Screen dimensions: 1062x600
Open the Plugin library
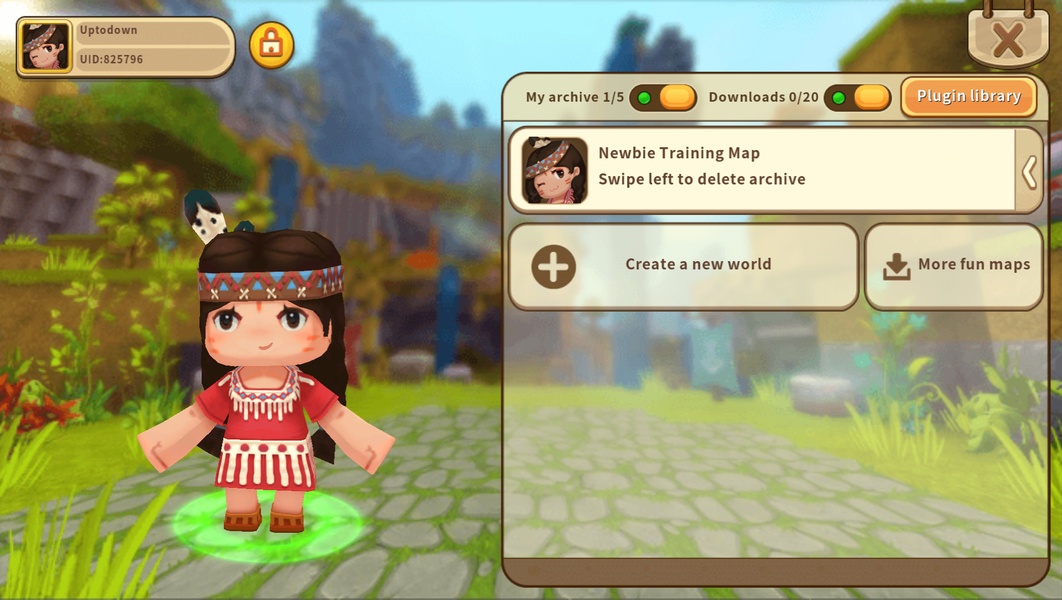pos(968,97)
